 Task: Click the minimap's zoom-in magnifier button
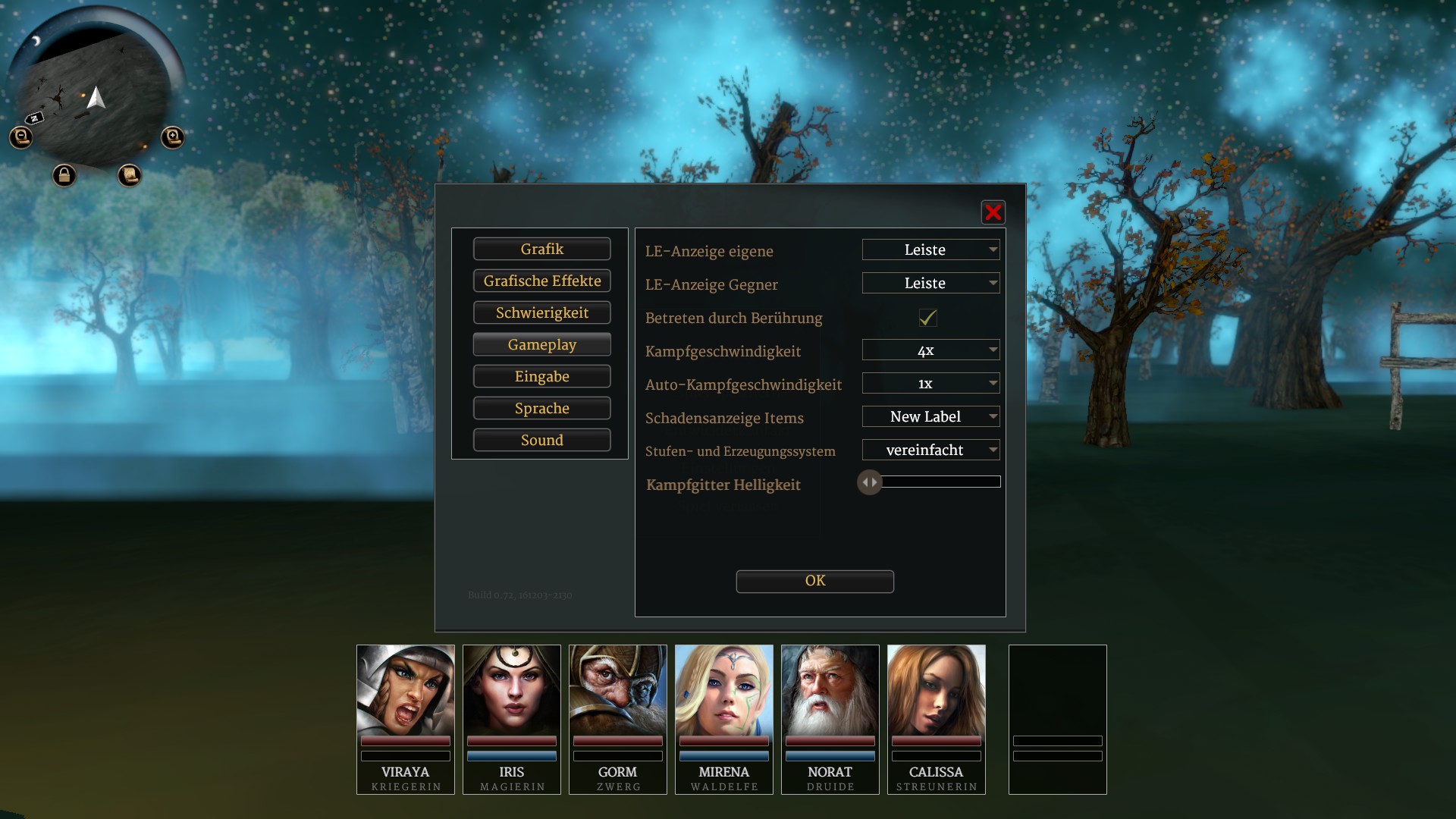pyautogui.click(x=173, y=137)
